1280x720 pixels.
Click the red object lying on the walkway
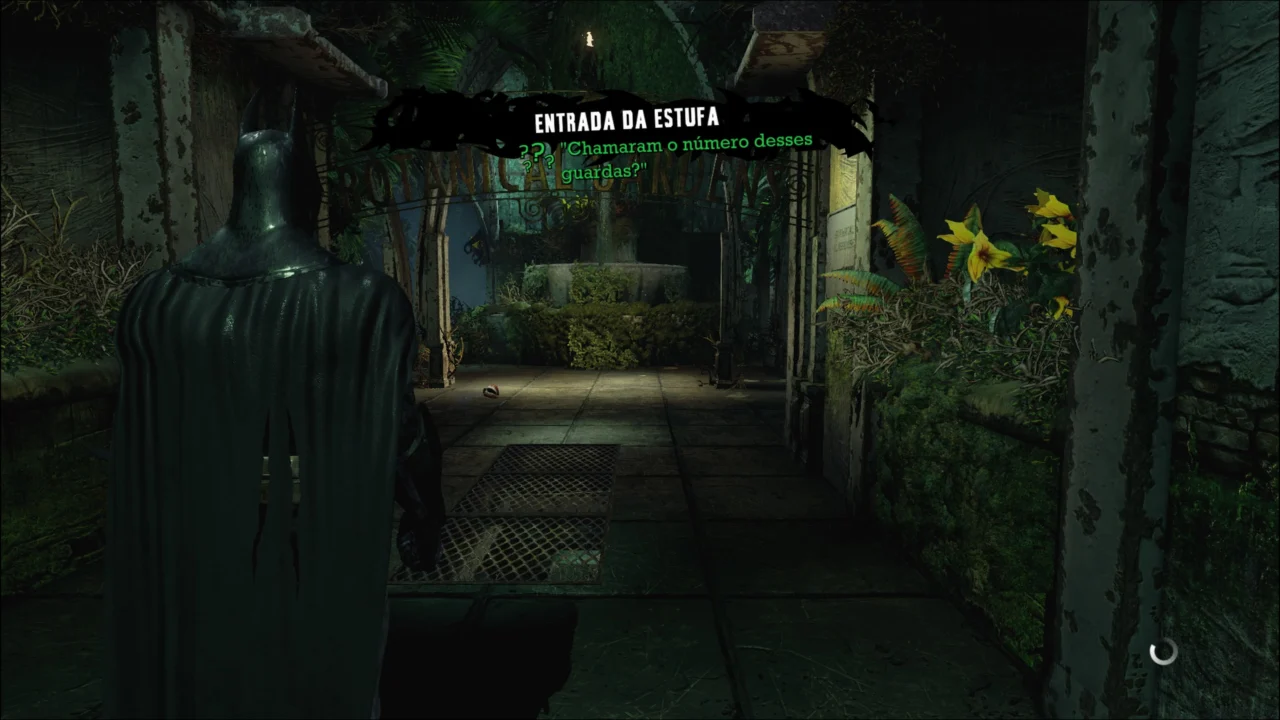[490, 392]
